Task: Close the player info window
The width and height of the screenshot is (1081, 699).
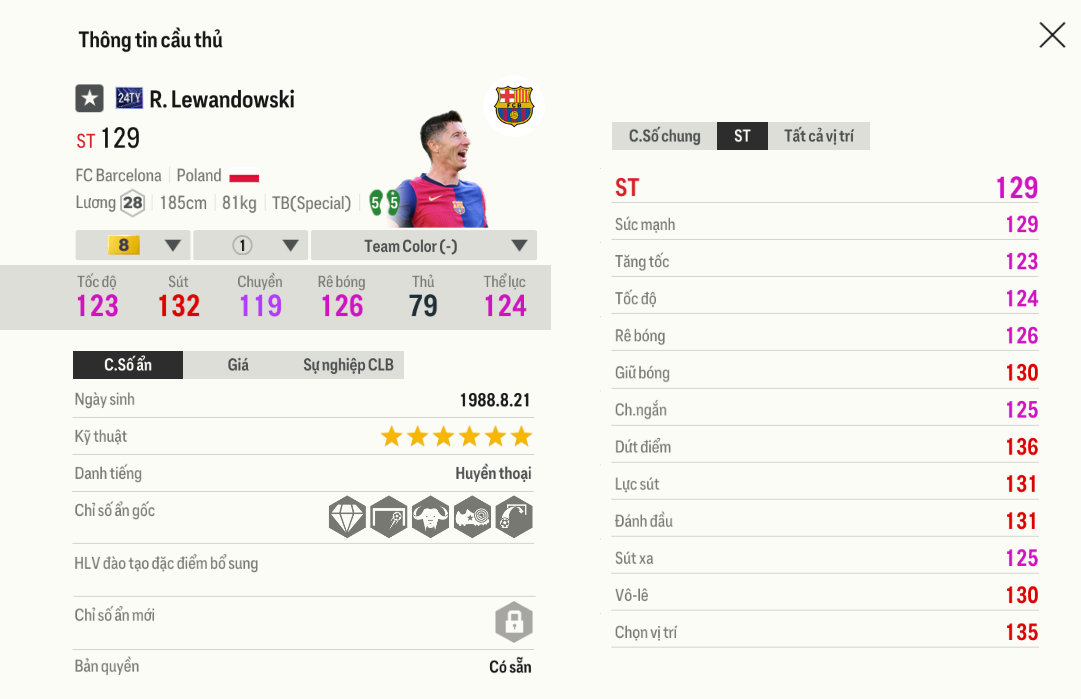Action: tap(1052, 36)
